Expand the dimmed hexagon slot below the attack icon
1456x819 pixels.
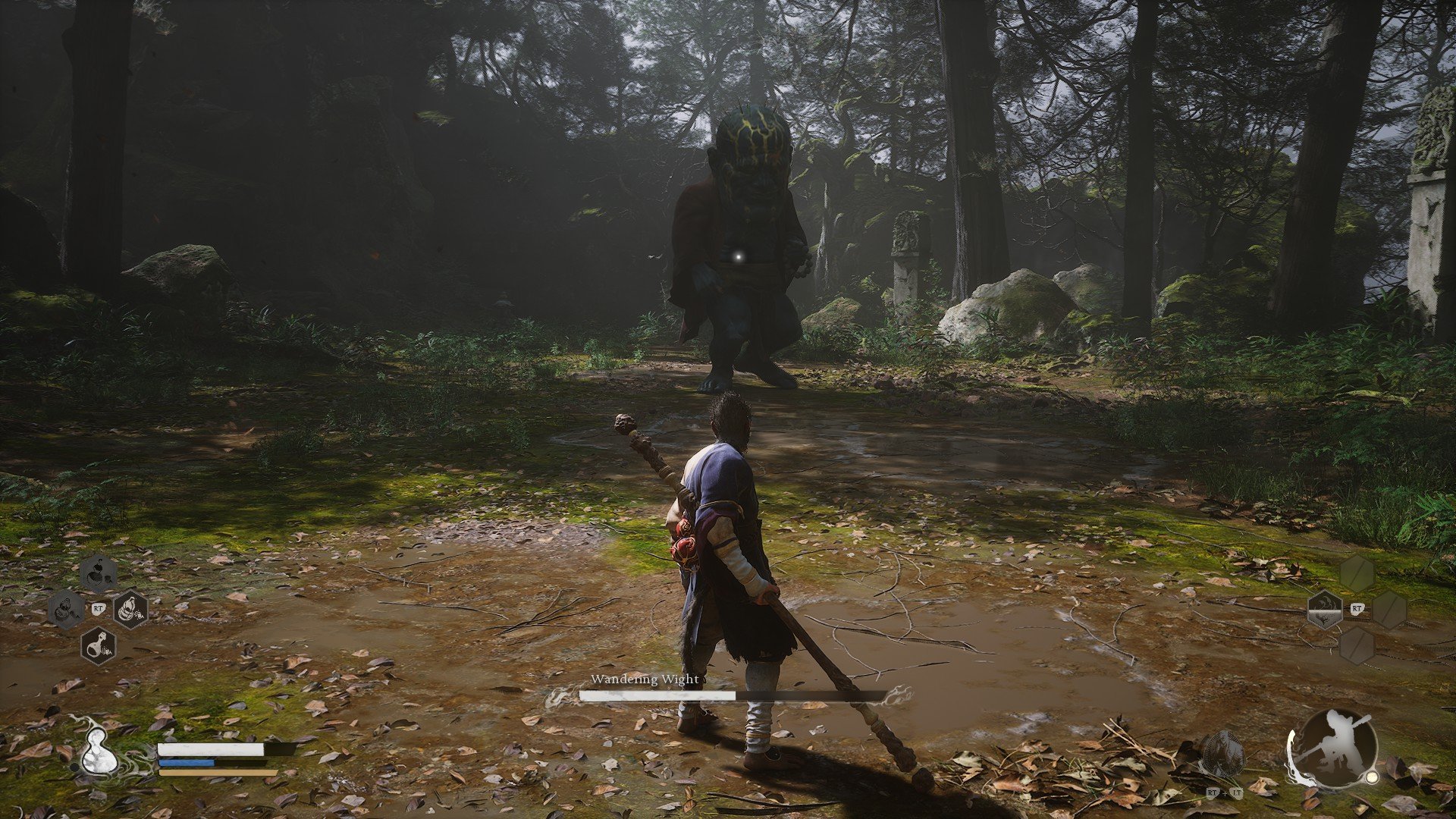click(x=1357, y=647)
